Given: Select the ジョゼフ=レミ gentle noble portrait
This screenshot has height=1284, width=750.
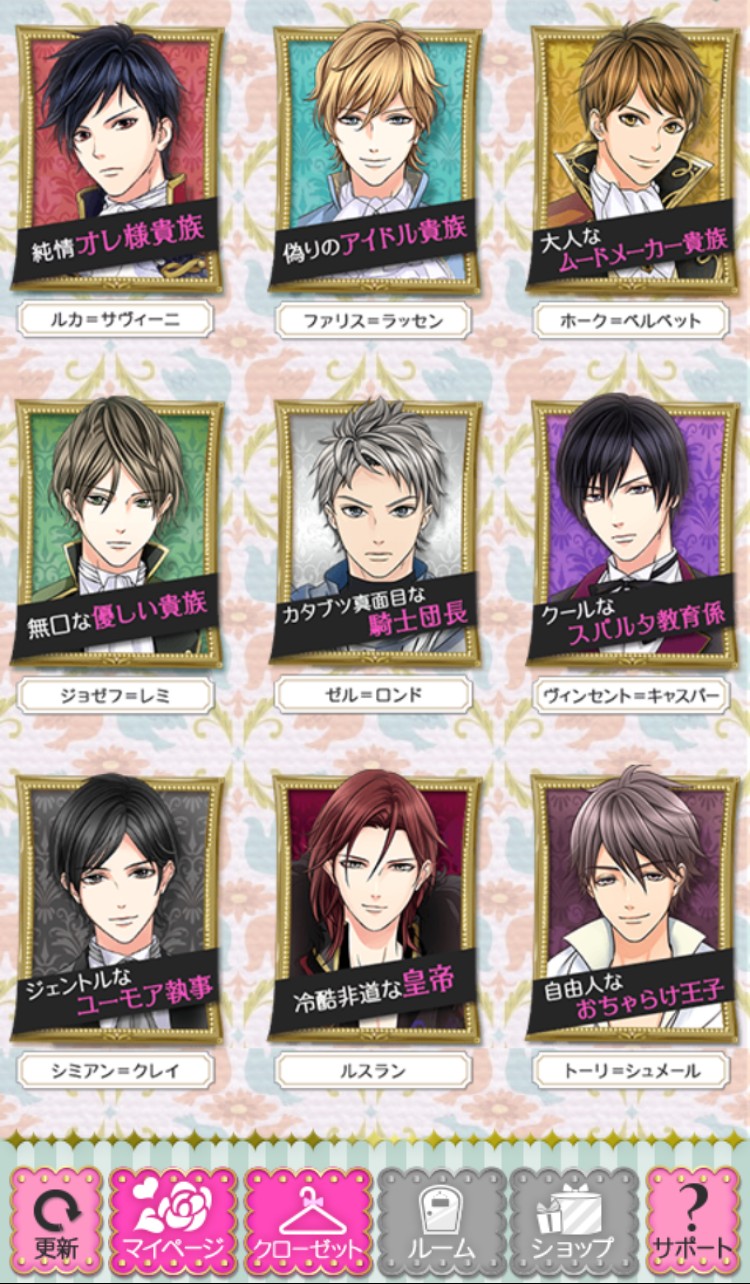Looking at the screenshot, I should click(x=117, y=530).
